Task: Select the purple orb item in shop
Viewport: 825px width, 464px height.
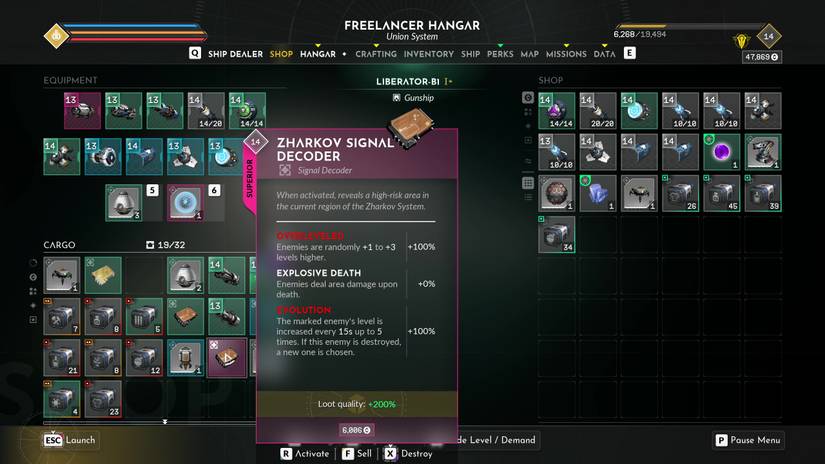Action: point(721,151)
